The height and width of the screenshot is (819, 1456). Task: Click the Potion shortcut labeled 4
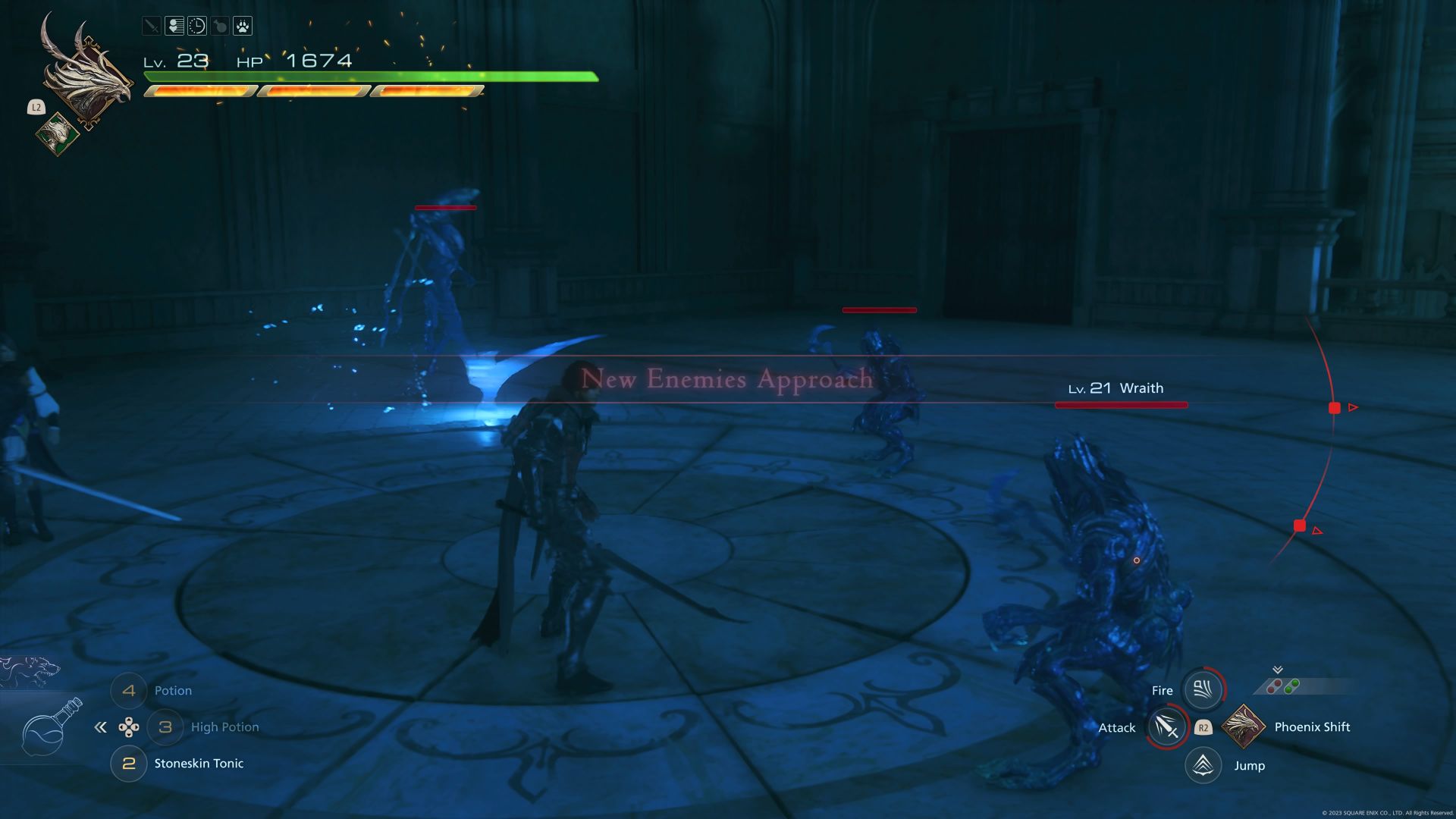(129, 690)
